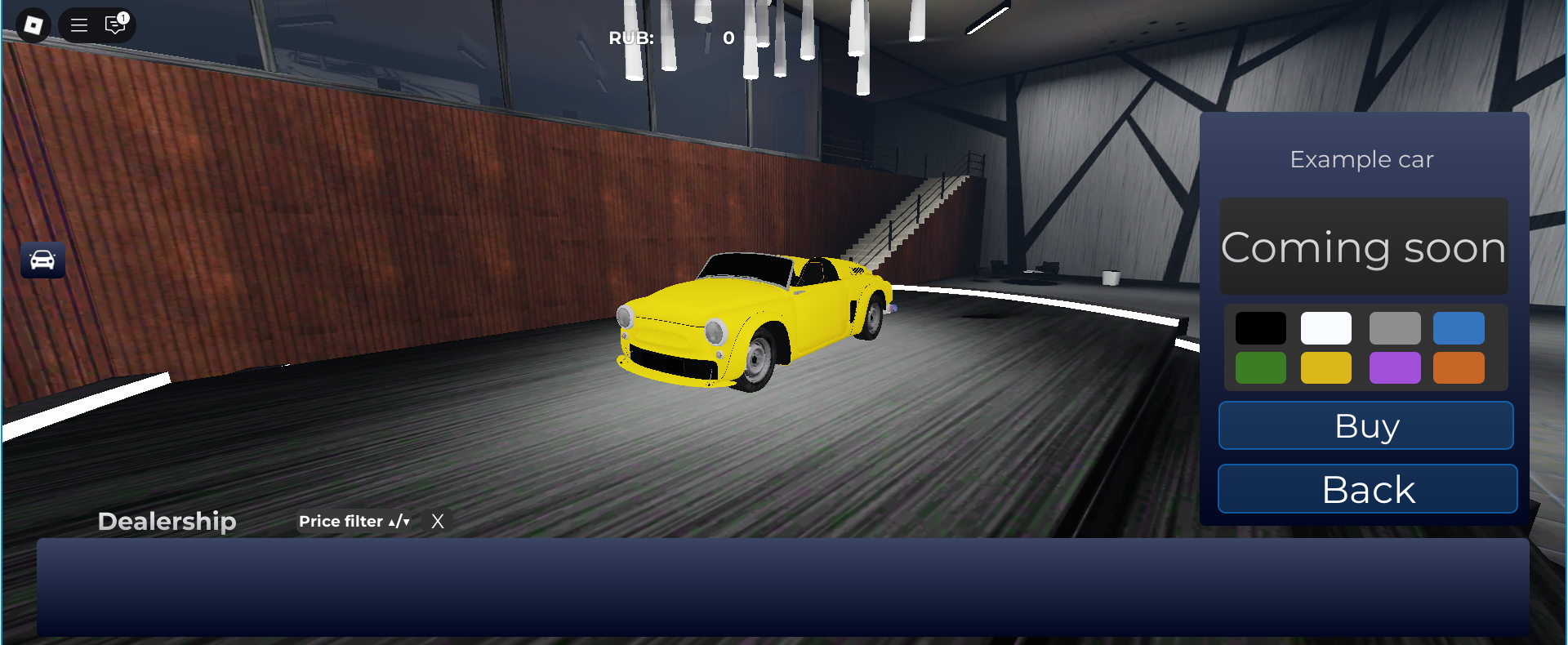Screen dimensions: 1568x645
Task: Select the purple color swatch
Action: tap(1394, 367)
